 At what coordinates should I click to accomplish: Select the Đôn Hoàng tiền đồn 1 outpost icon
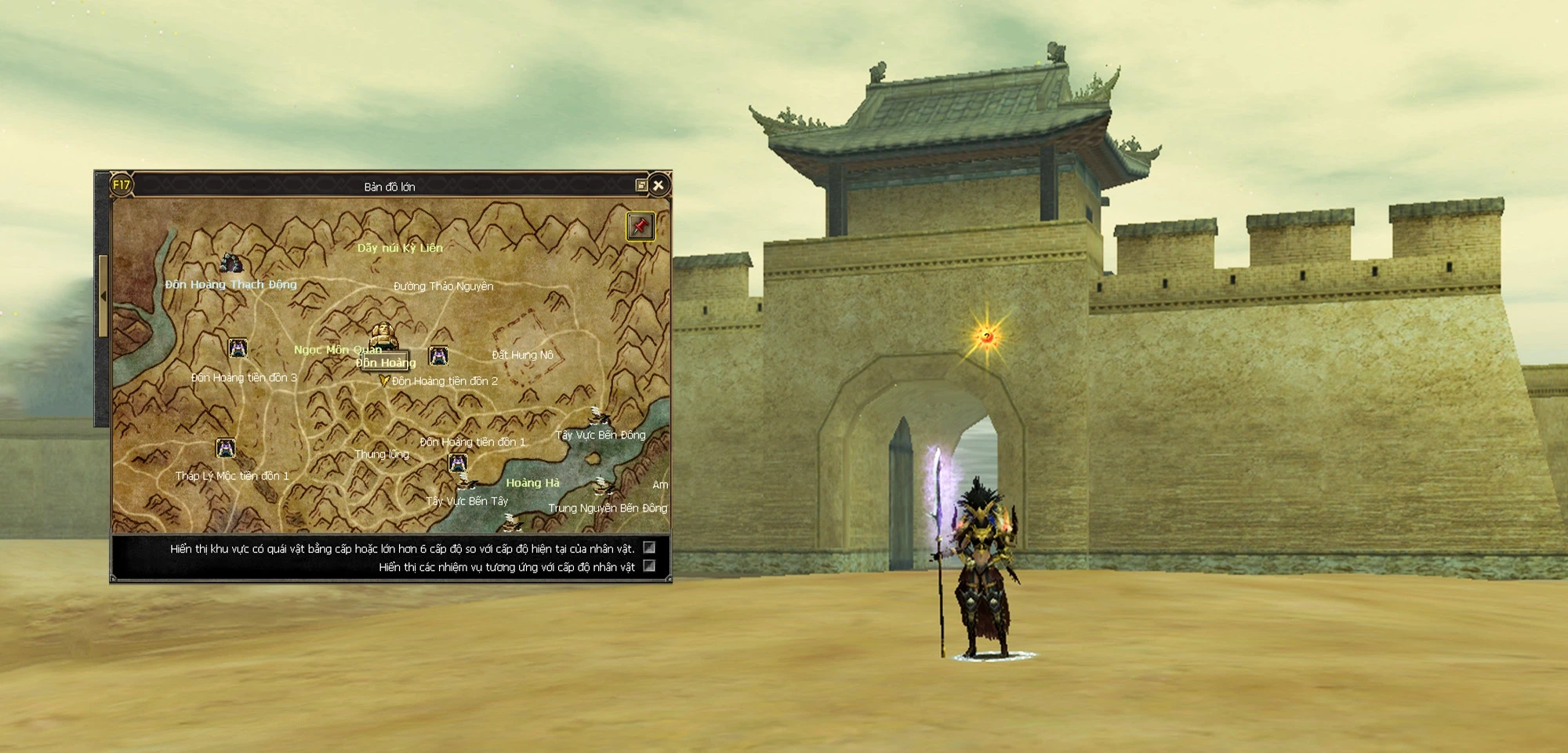[458, 463]
